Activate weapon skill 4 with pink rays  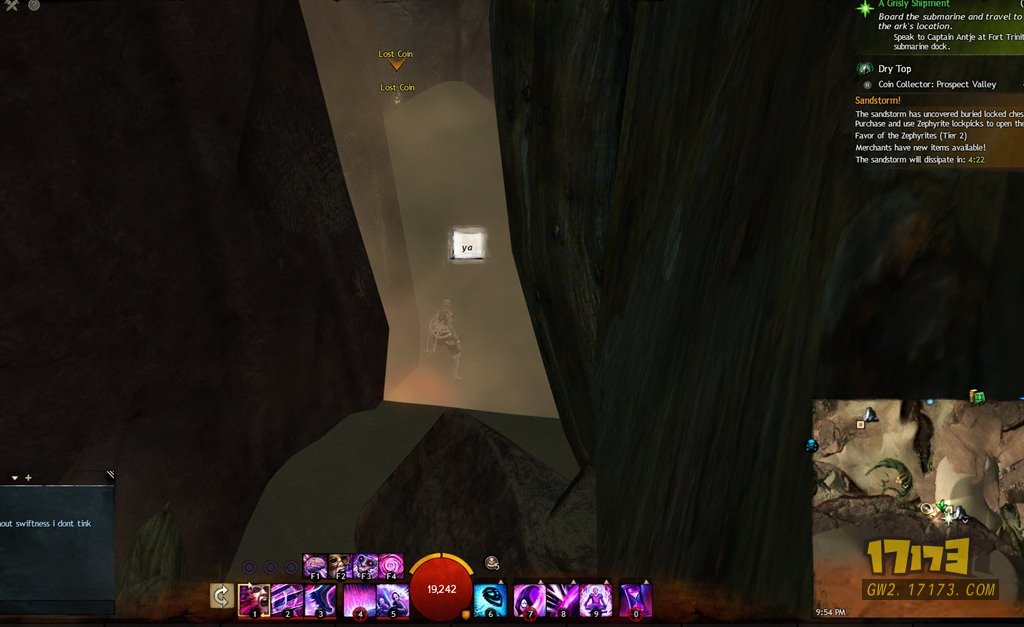[360, 600]
